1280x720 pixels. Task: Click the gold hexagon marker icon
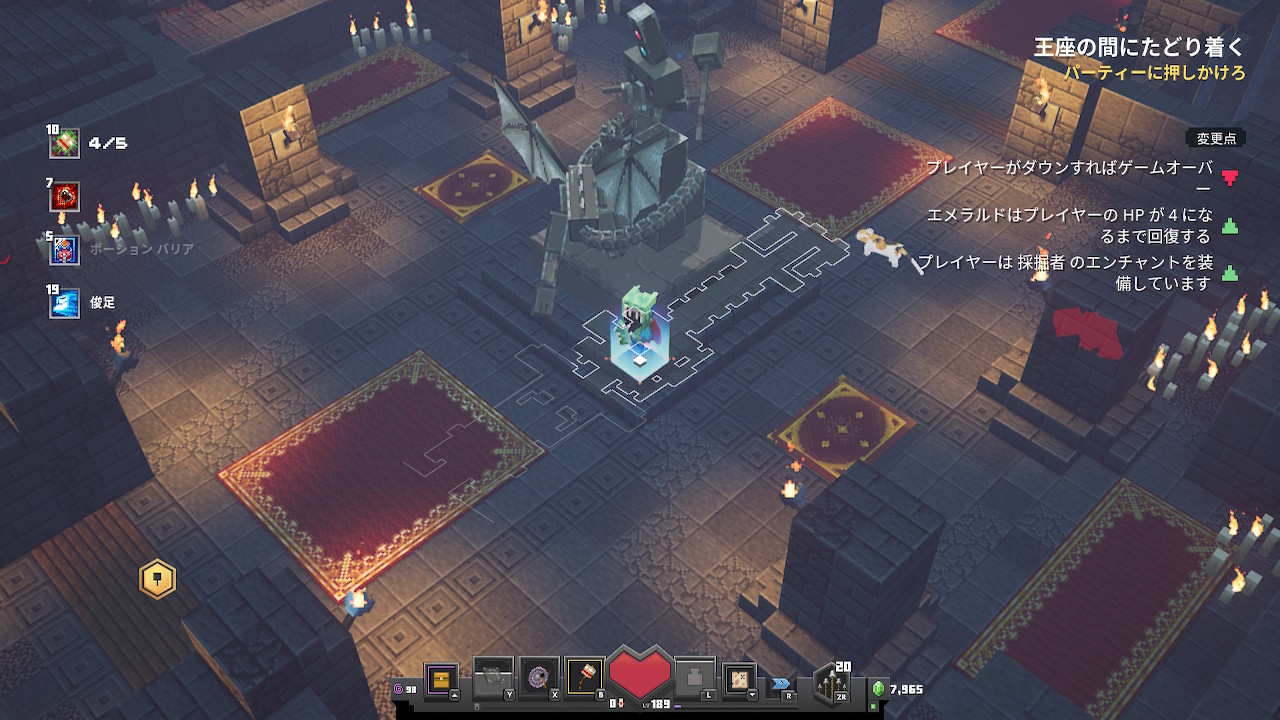pyautogui.click(x=158, y=579)
